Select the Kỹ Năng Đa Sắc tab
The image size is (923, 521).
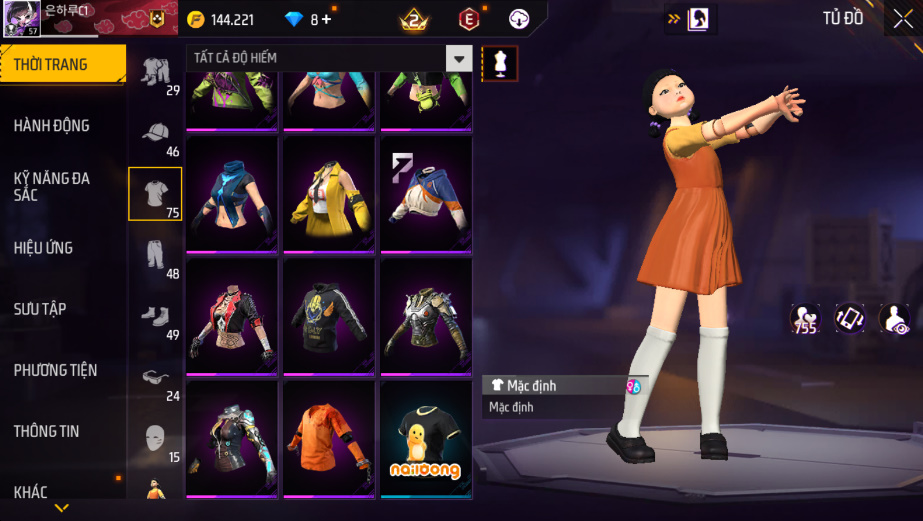[x=52, y=186]
